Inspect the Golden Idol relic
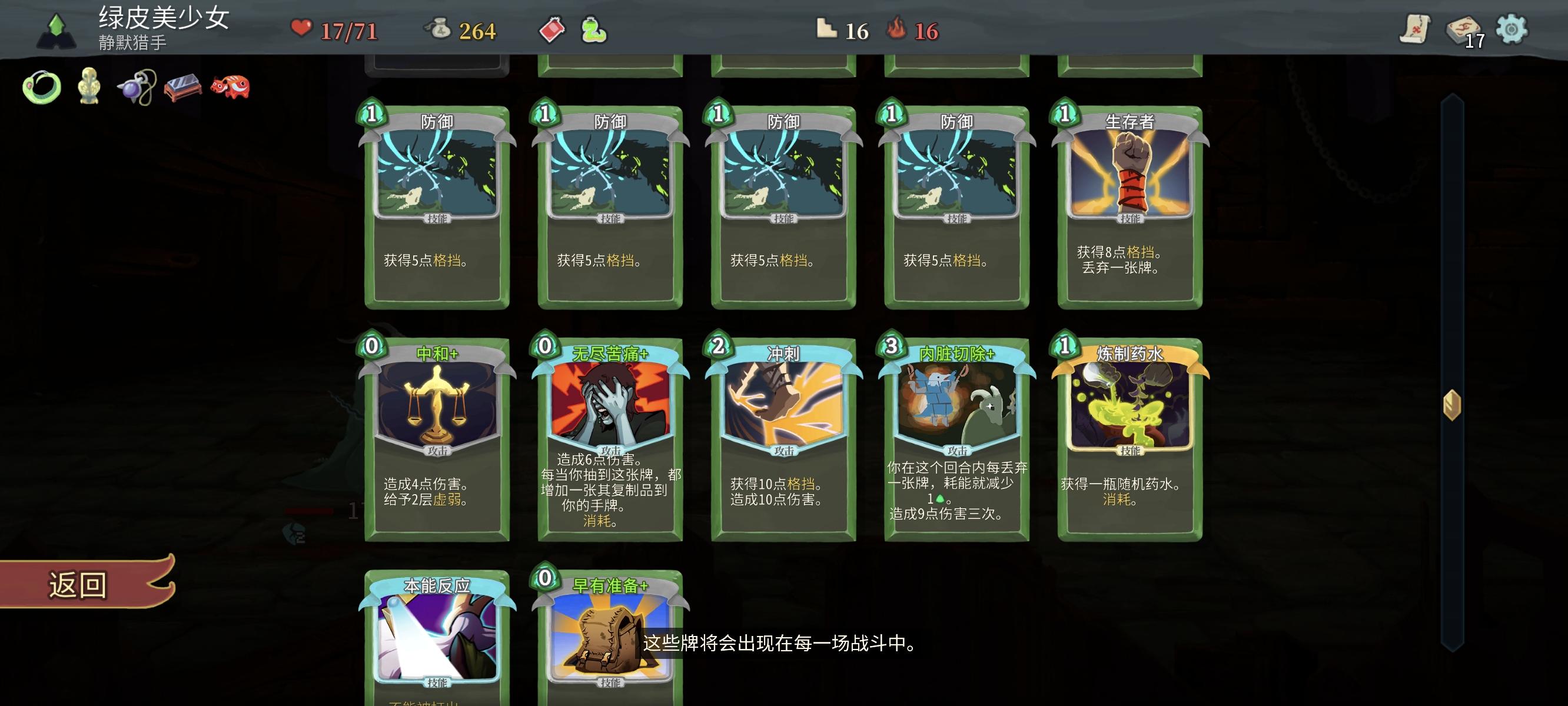The height and width of the screenshot is (706, 1568). pos(89,86)
